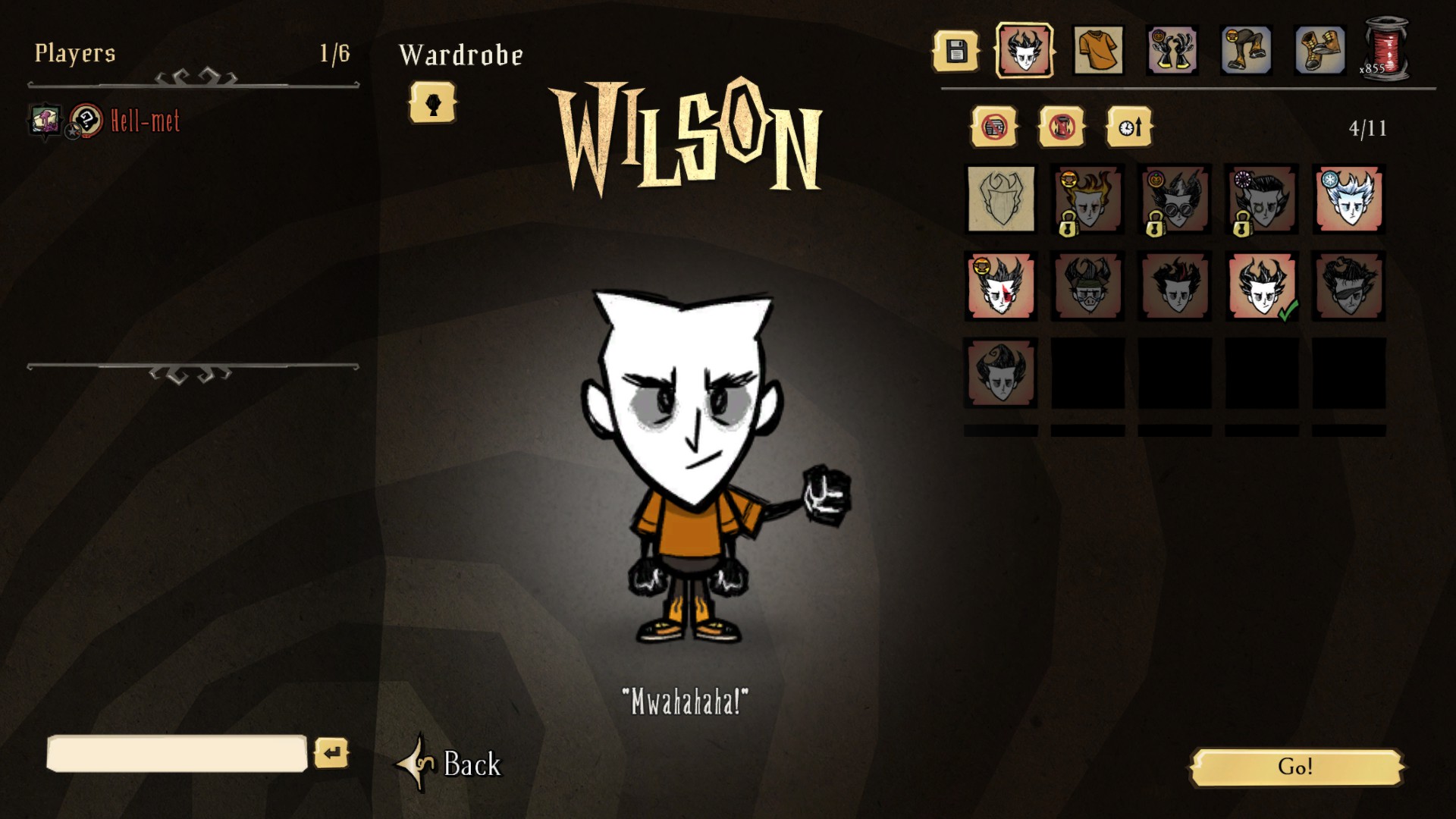Toggle sorting skins by release time
Viewport: 1456px width, 819px height.
1128,127
